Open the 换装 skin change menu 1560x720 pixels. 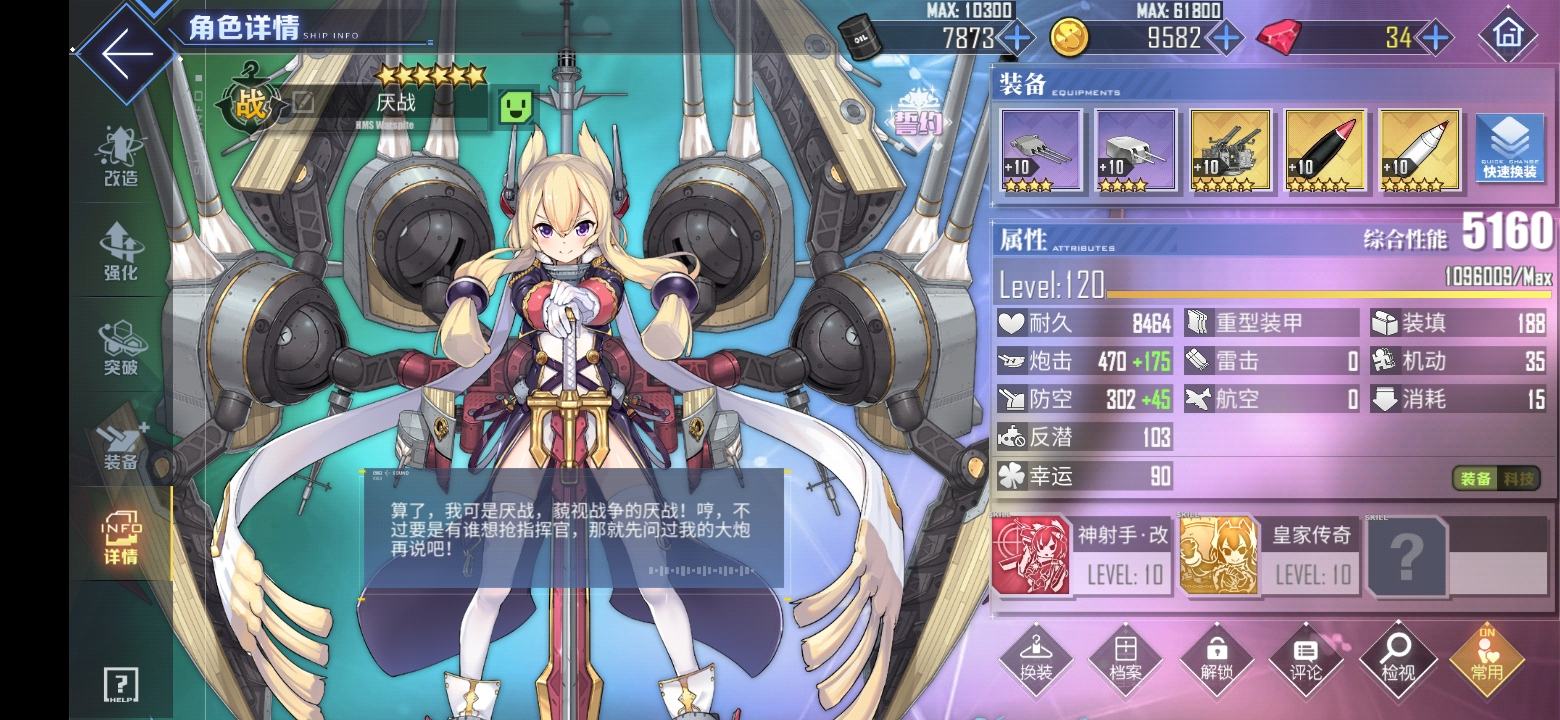coord(1036,660)
